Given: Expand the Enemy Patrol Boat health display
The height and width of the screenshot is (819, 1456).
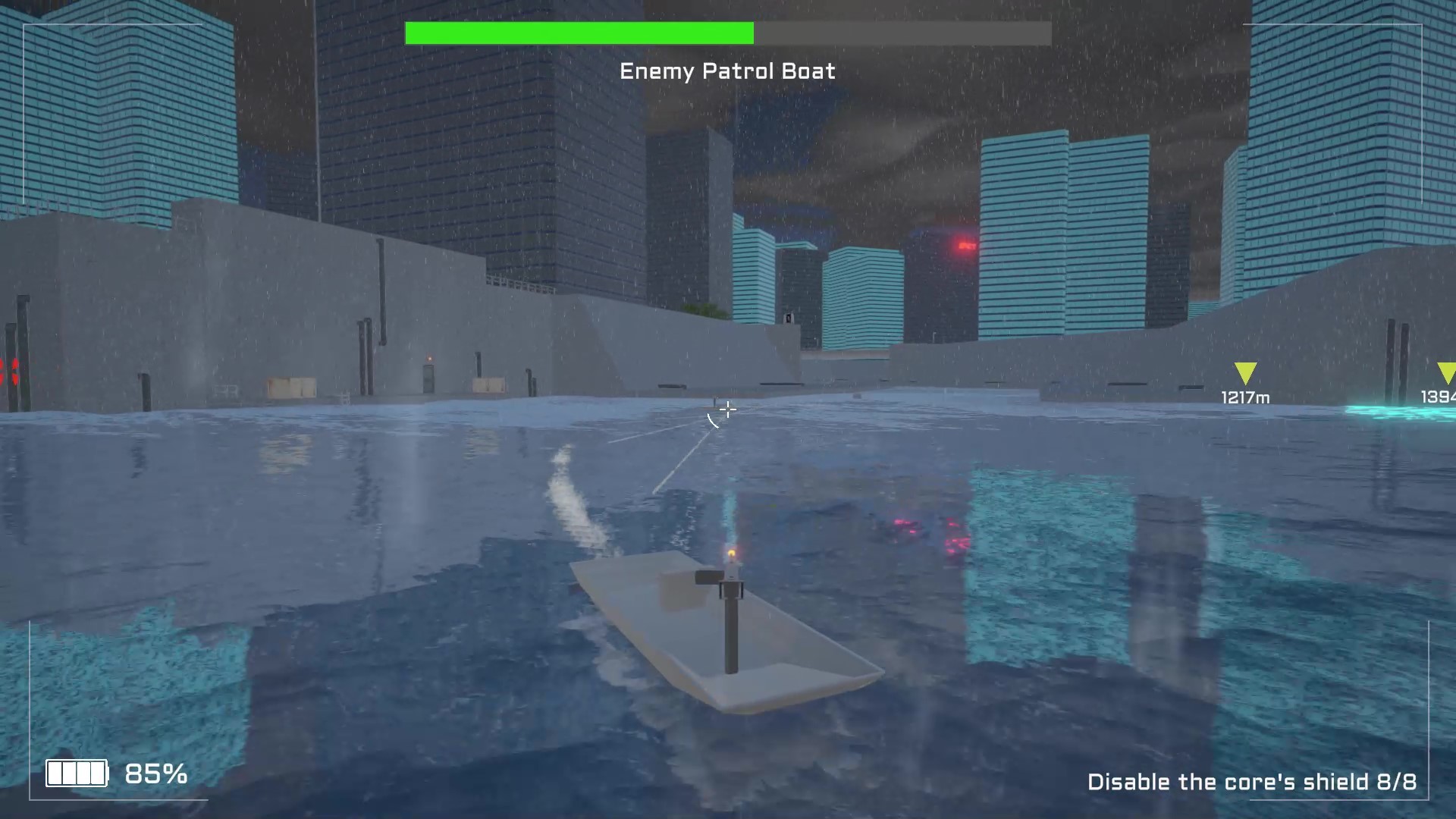Looking at the screenshot, I should click(x=726, y=33).
